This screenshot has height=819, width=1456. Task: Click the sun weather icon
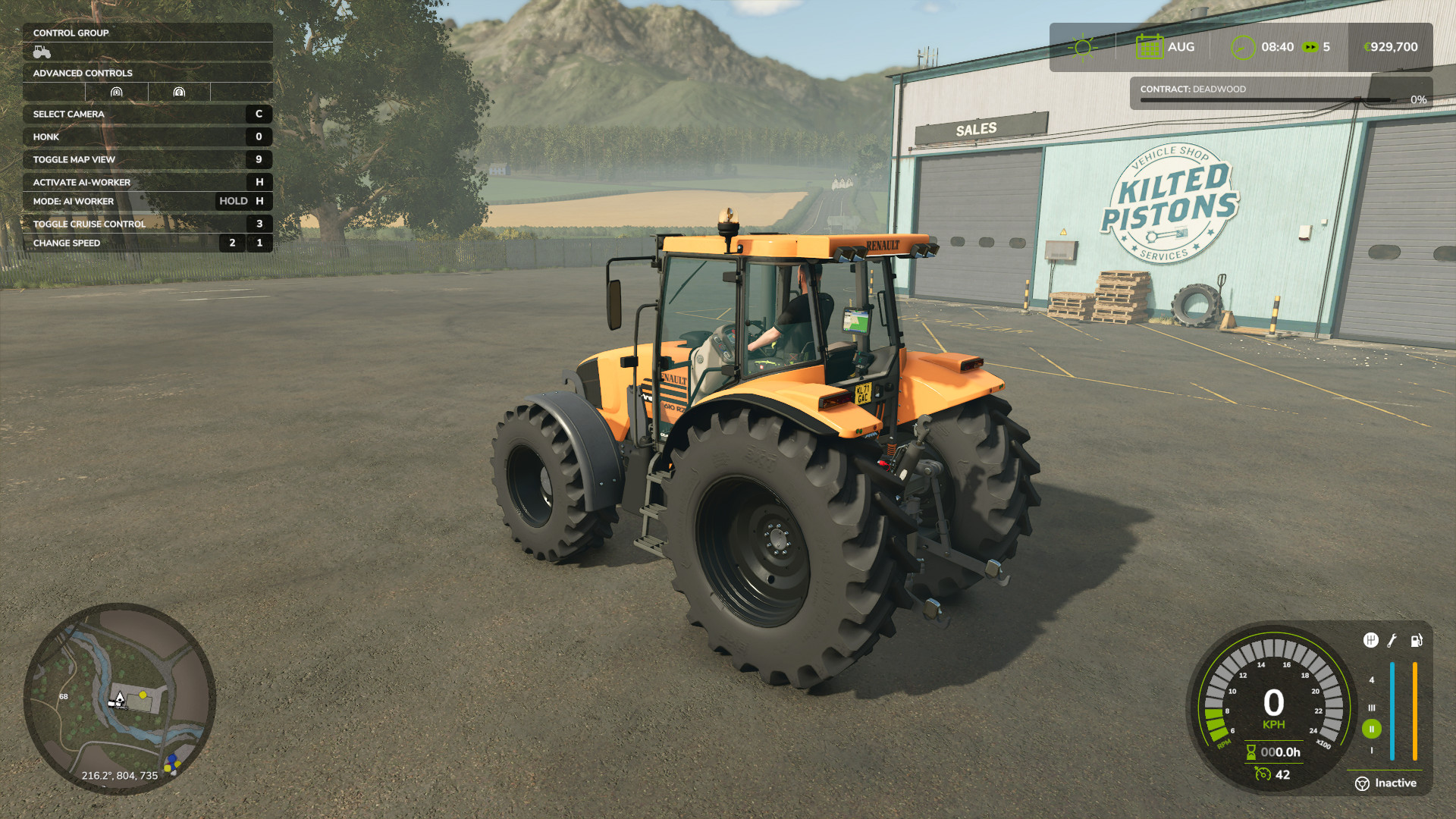coord(1082,47)
